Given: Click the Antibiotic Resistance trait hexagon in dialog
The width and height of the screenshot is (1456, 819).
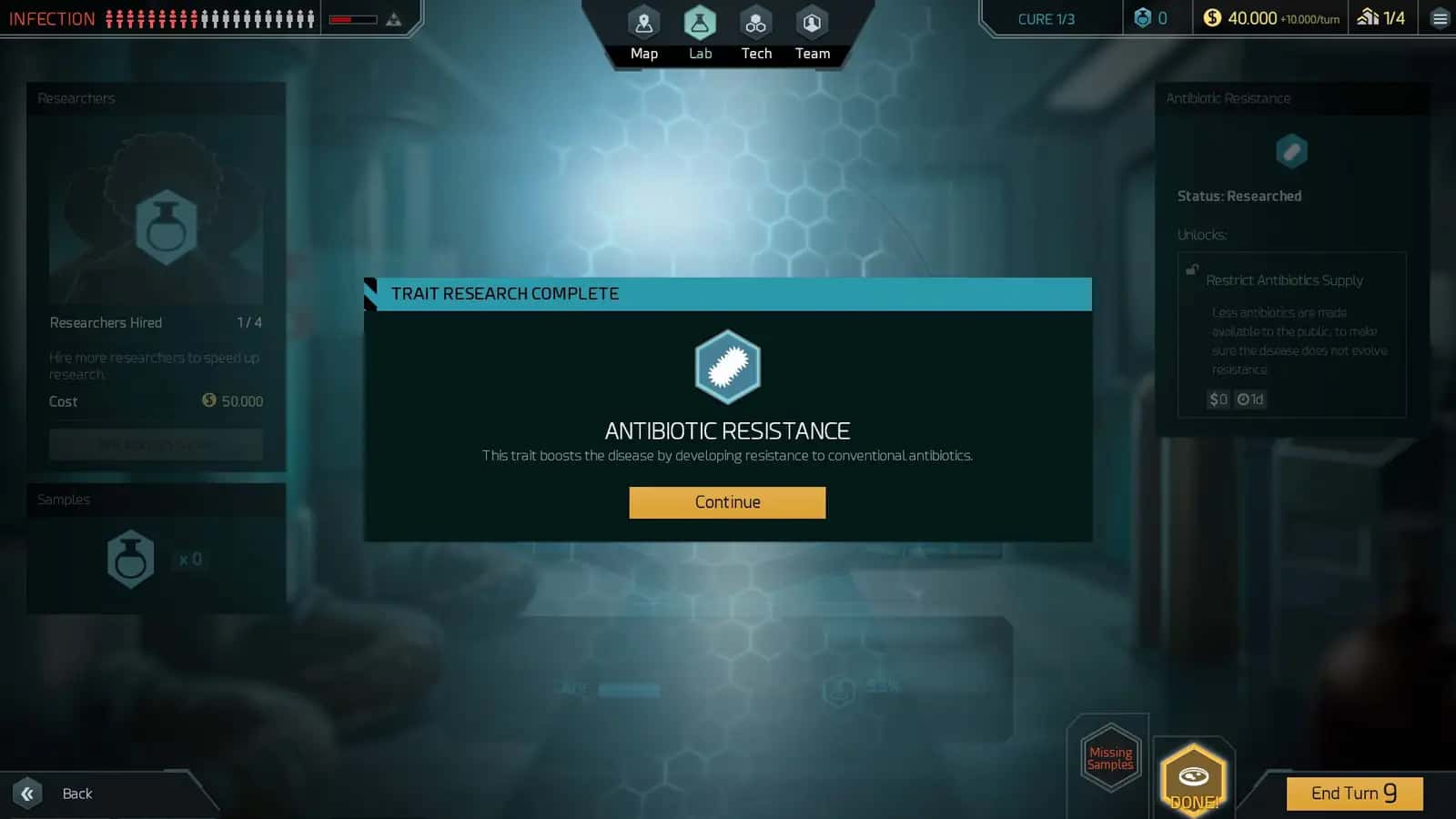Looking at the screenshot, I should pyautogui.click(x=727, y=368).
